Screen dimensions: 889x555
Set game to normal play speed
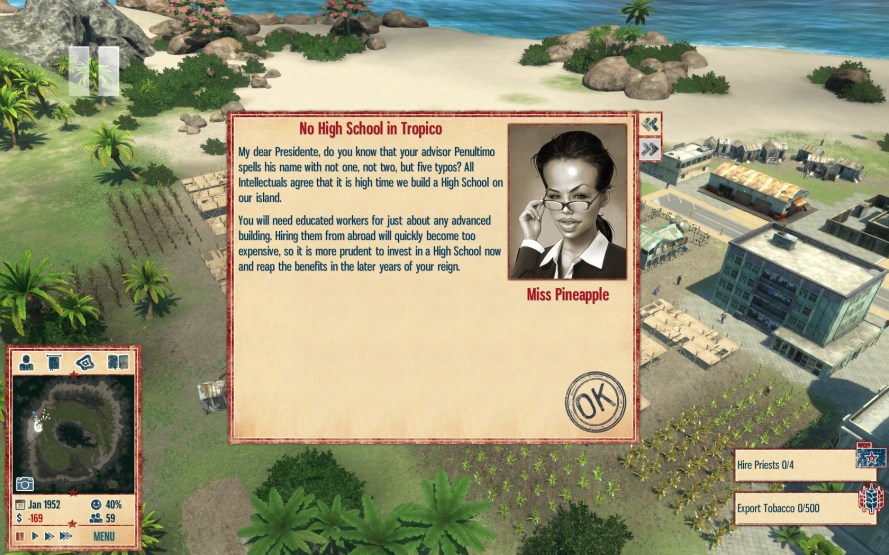34,536
